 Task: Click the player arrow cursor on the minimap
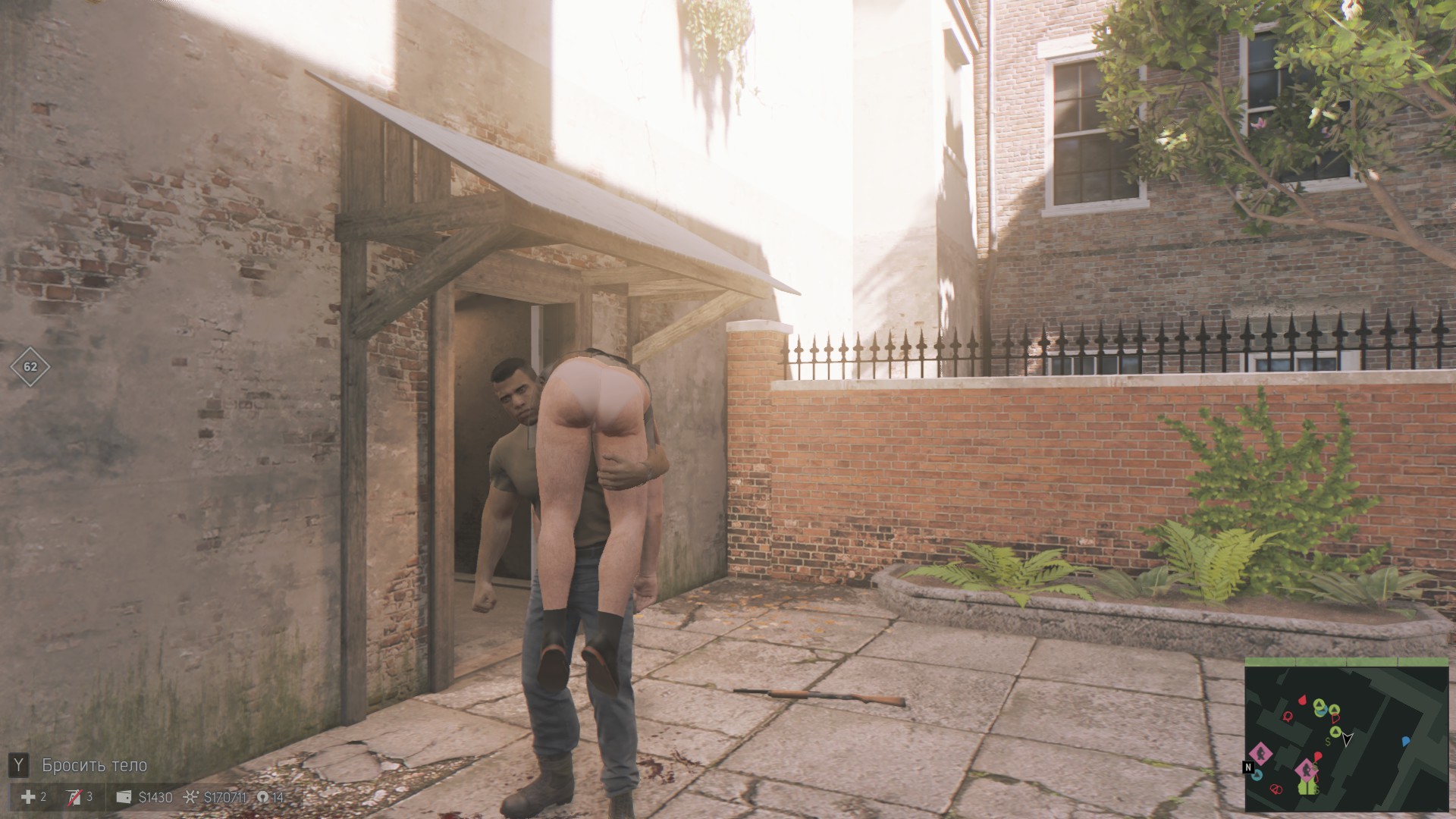tap(1348, 739)
